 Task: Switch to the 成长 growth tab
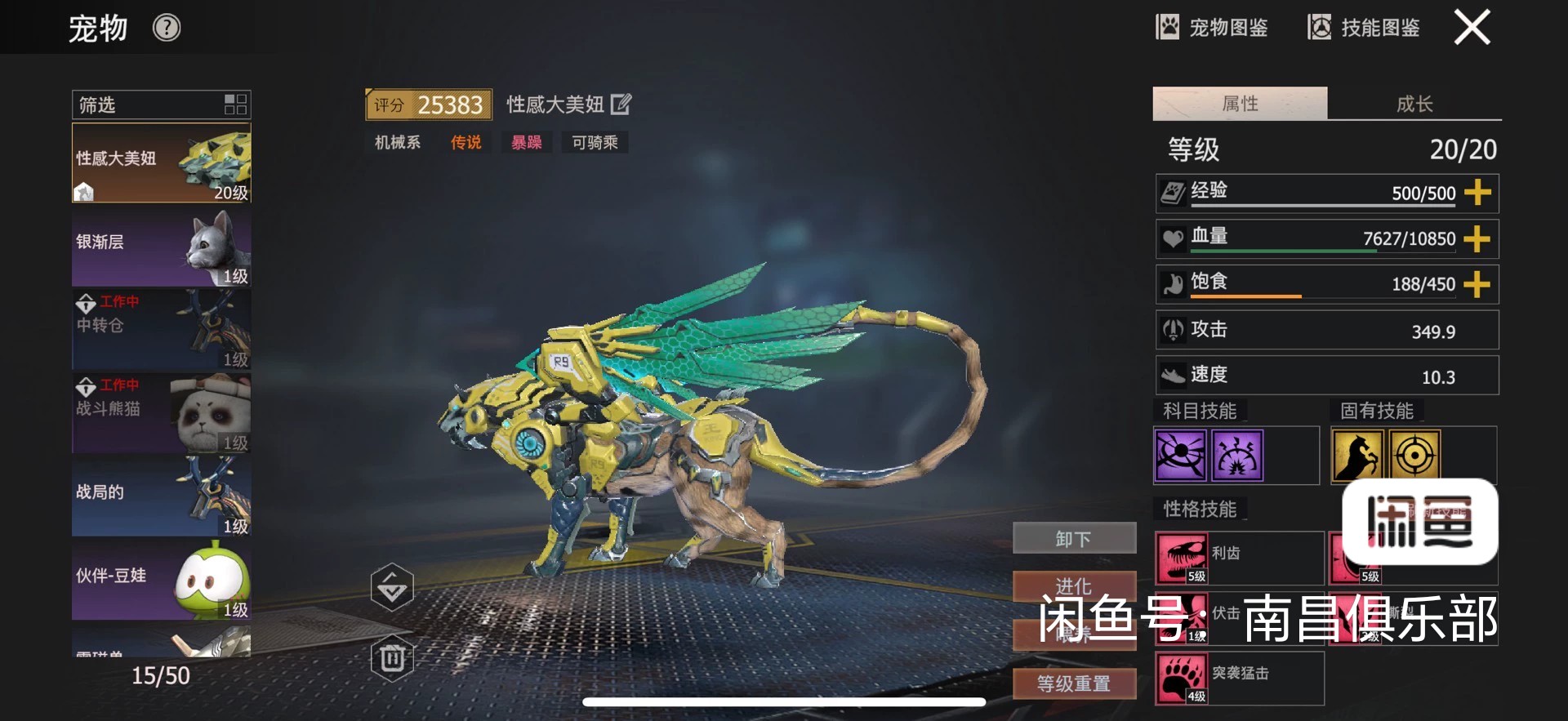(x=1414, y=104)
